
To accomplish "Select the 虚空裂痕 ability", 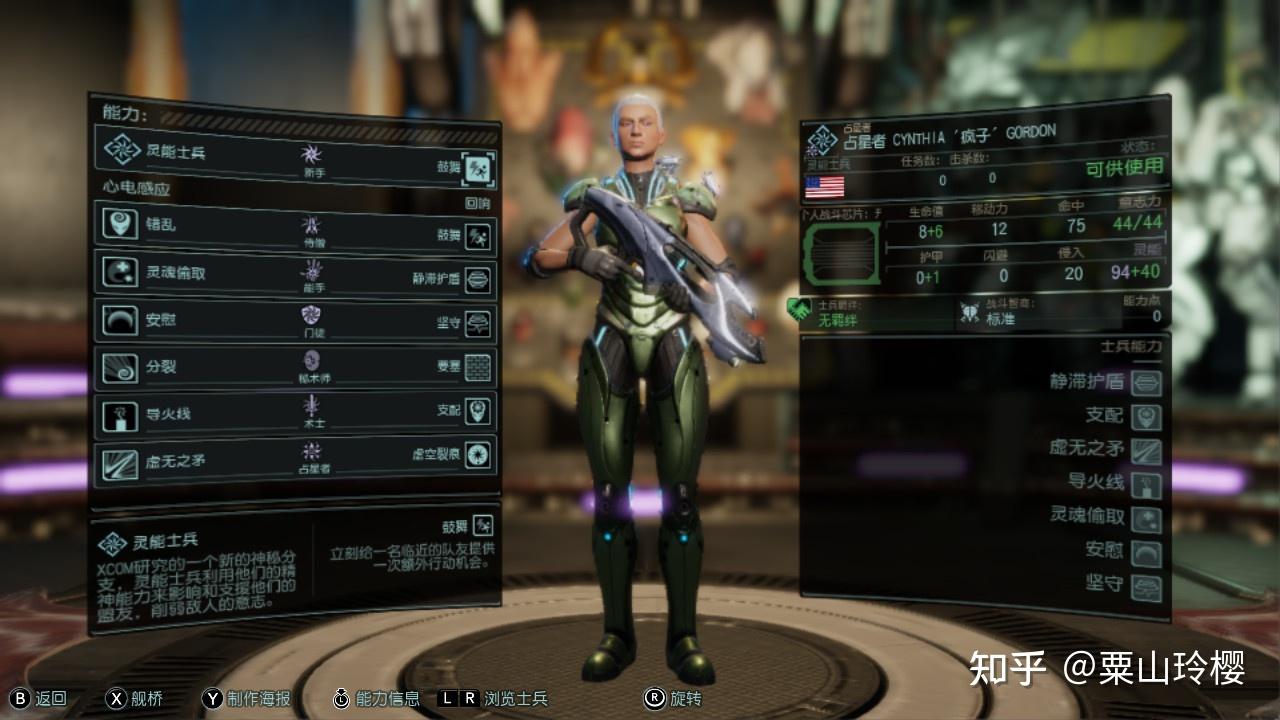I will click(479, 455).
